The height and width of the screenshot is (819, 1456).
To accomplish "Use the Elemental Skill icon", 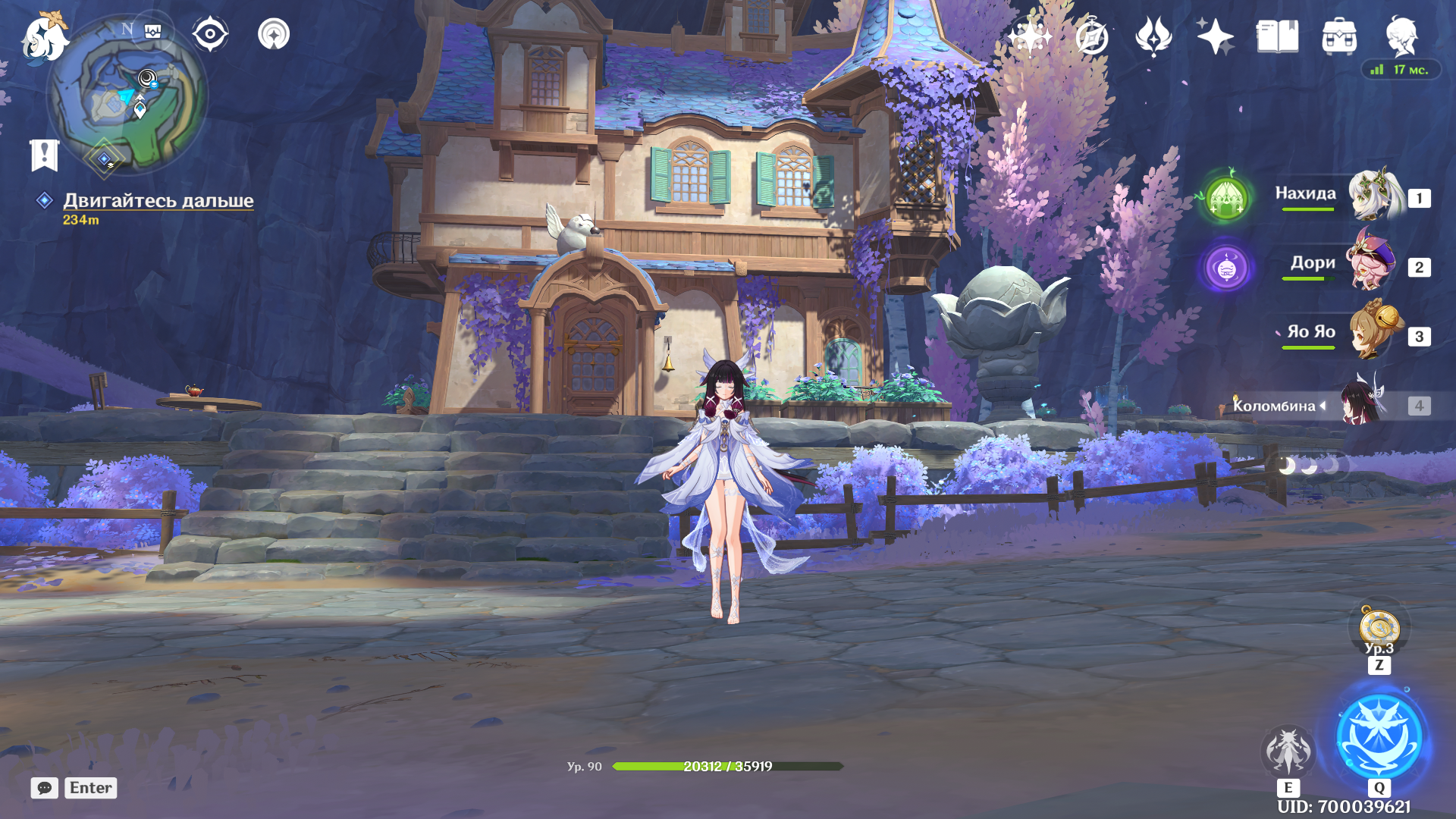I will [x=1288, y=752].
